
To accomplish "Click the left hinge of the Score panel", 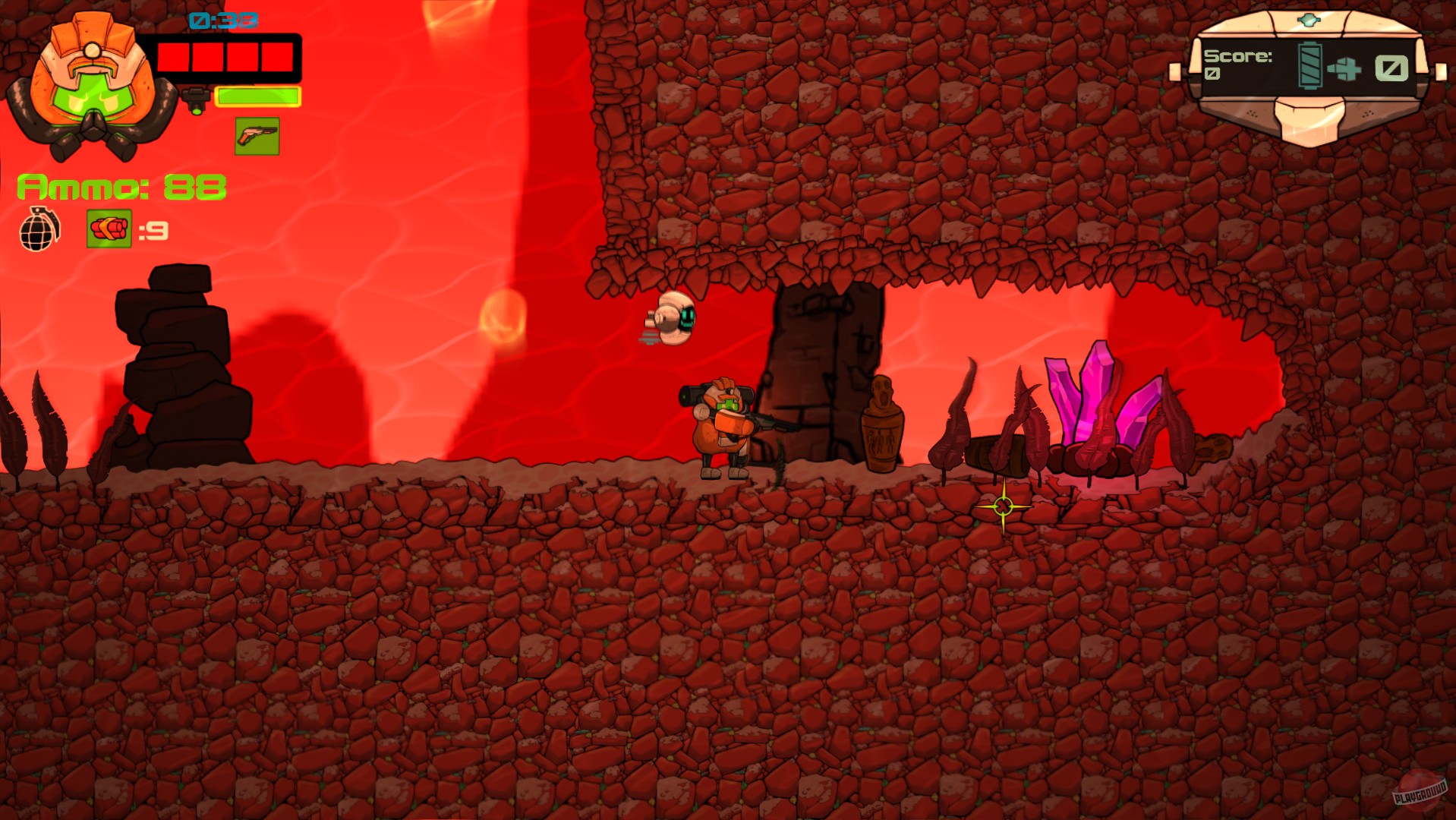I will pos(1177,74).
